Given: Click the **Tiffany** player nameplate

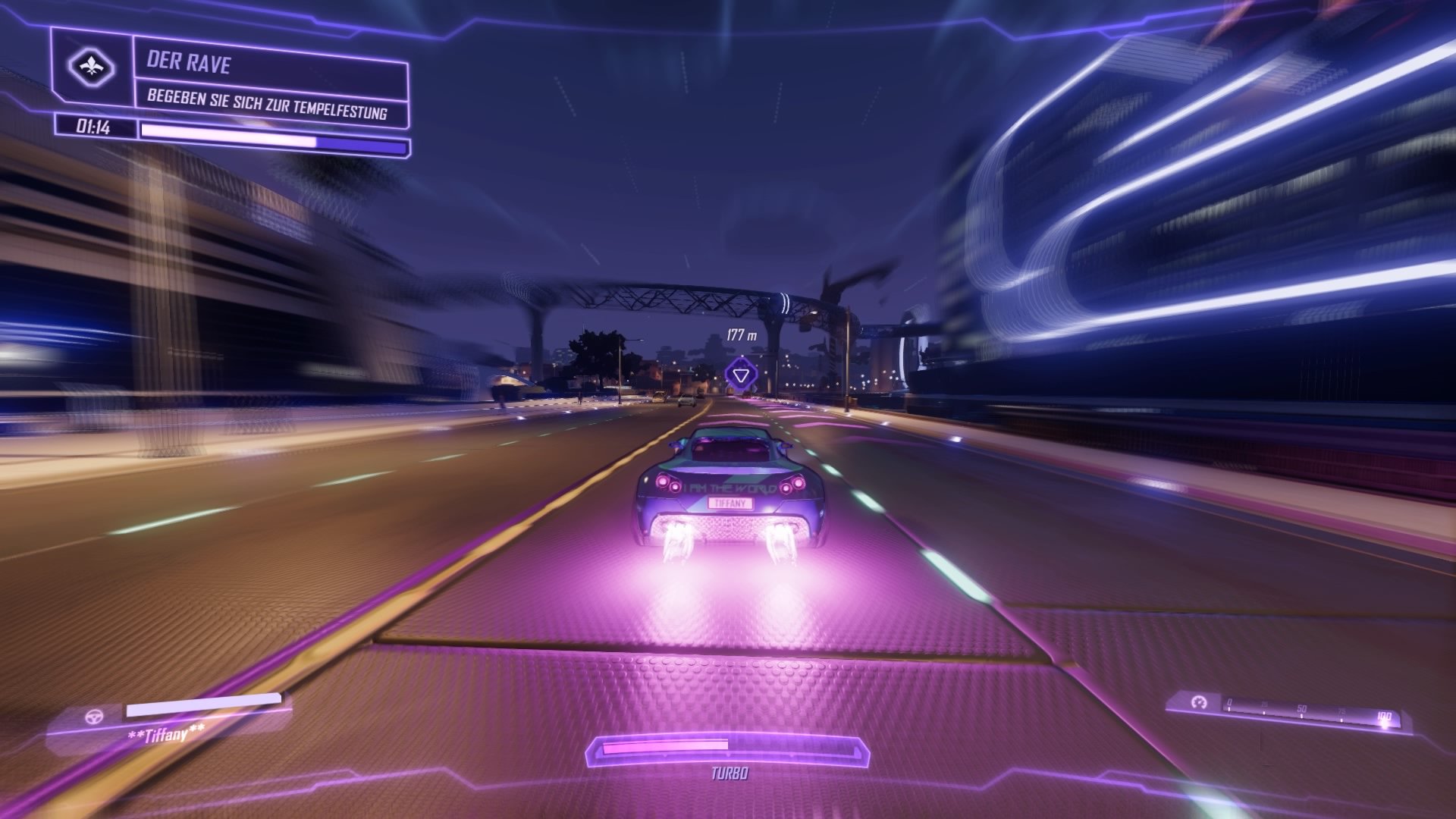Looking at the screenshot, I should (x=167, y=734).
